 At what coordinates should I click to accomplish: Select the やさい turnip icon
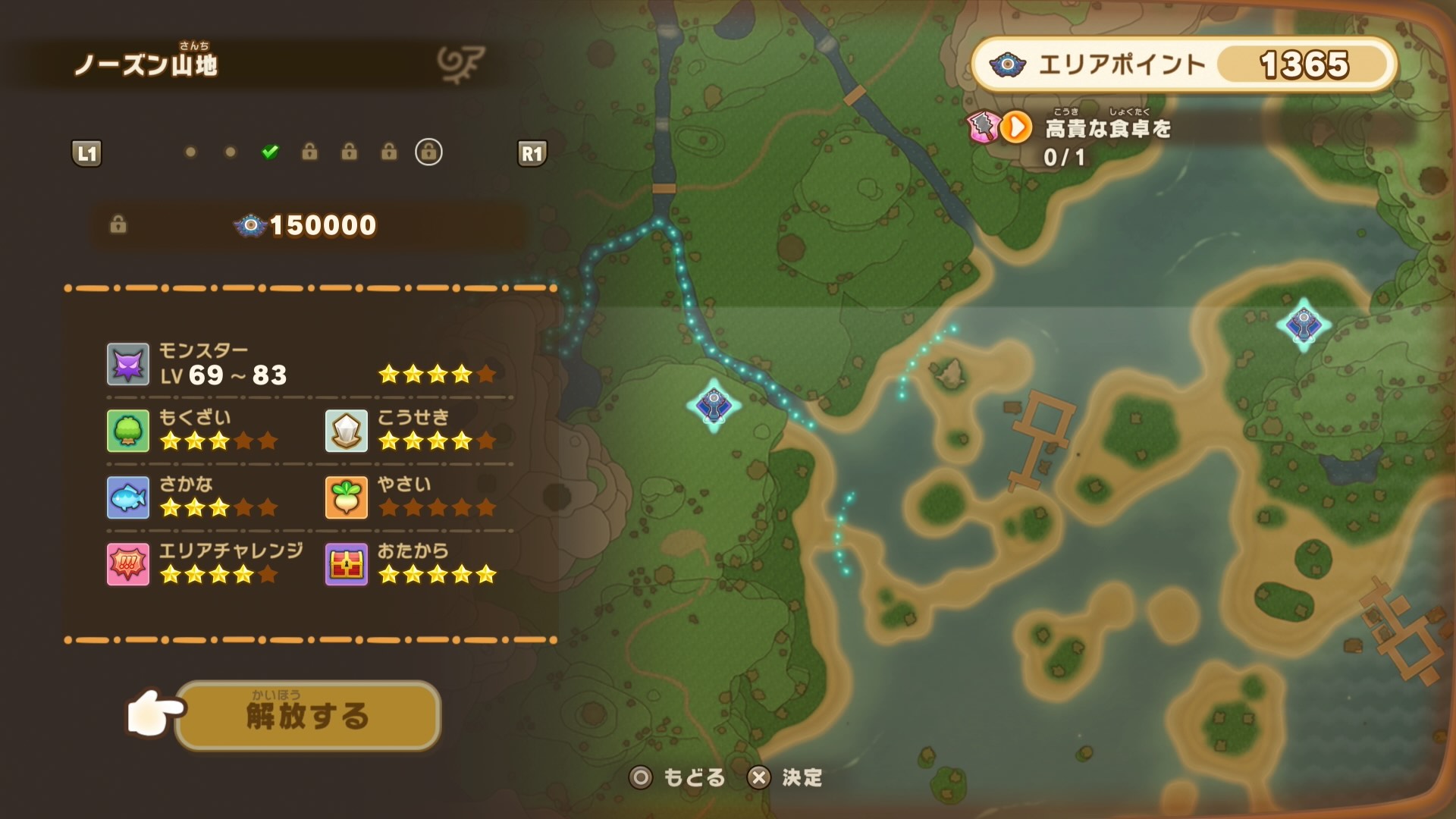click(x=347, y=498)
